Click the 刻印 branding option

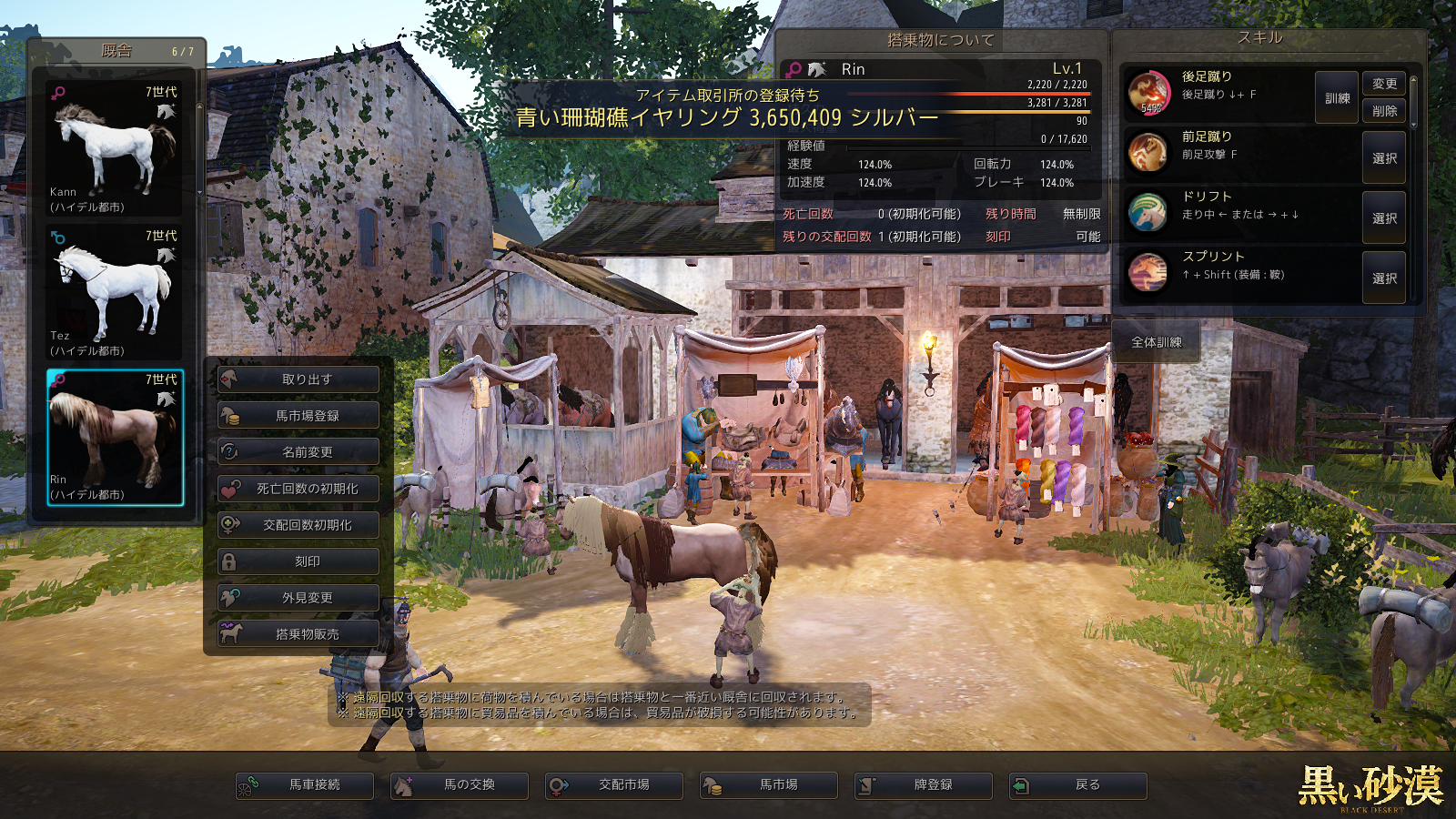click(298, 561)
